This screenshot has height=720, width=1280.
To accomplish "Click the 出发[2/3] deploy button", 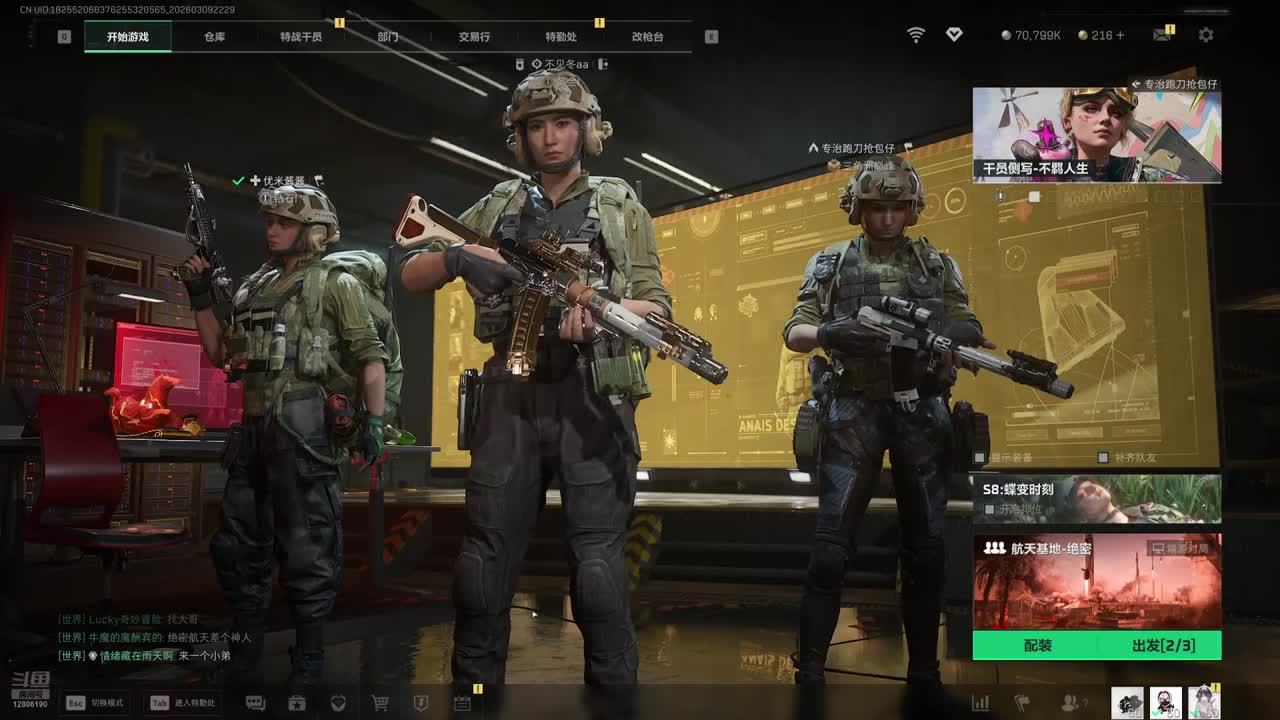I will click(x=1162, y=646).
